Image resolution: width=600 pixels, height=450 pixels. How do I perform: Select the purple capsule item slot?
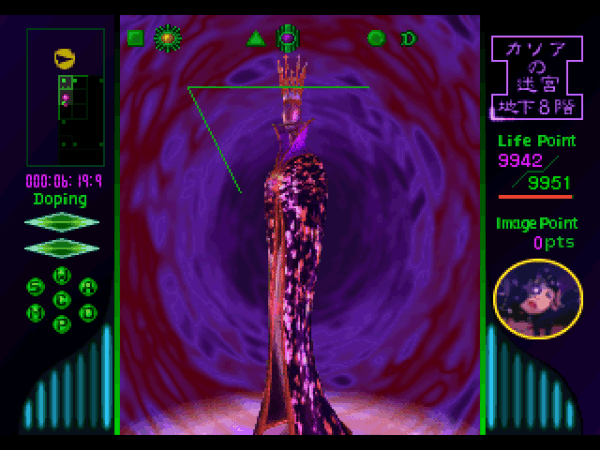[x=288, y=39]
